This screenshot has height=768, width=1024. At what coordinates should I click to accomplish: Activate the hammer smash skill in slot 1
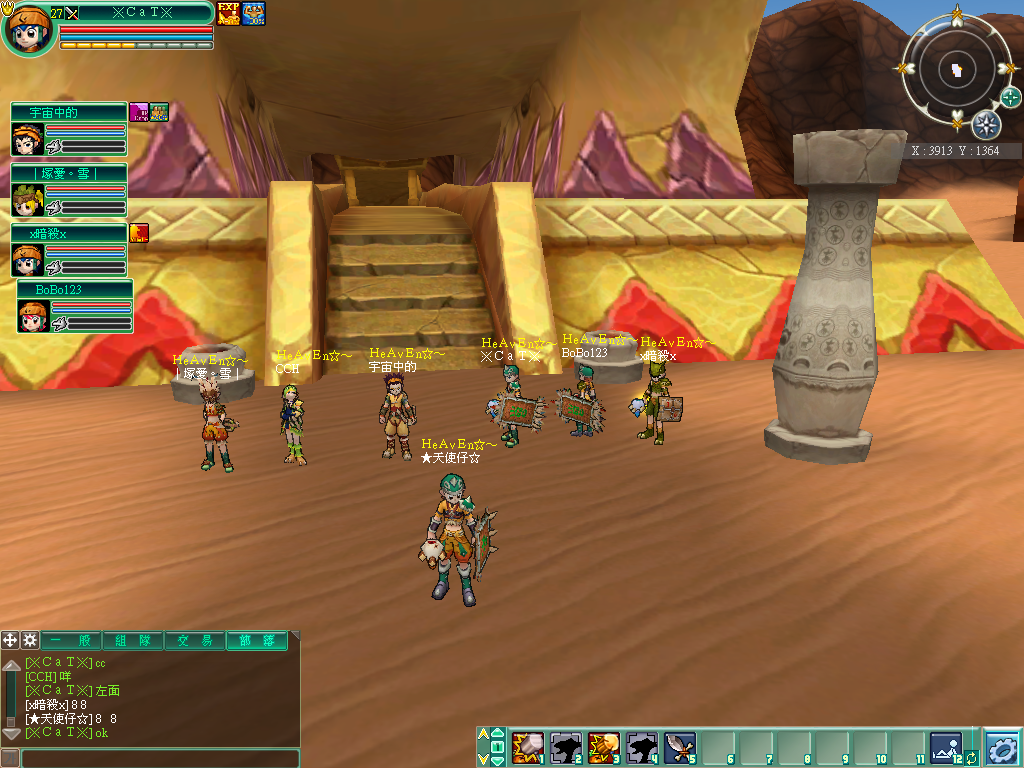point(527,747)
